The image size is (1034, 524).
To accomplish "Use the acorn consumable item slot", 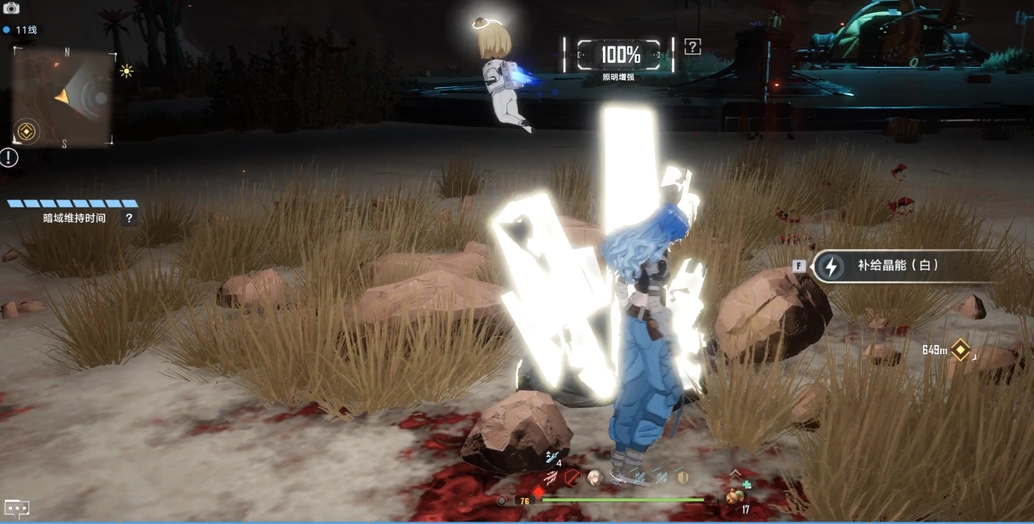I will coord(735,495).
